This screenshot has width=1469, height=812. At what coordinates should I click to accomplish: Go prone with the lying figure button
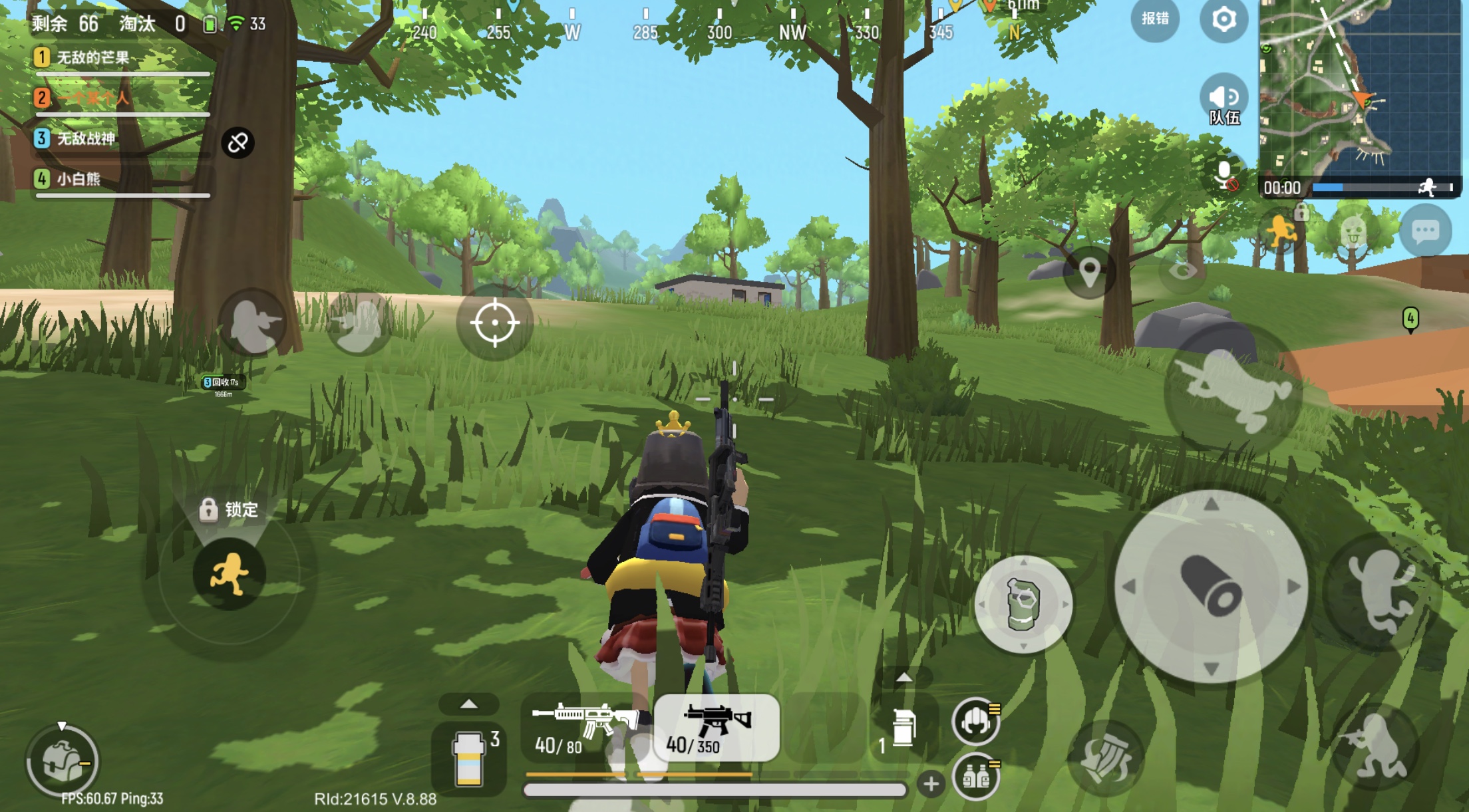[x=1233, y=390]
